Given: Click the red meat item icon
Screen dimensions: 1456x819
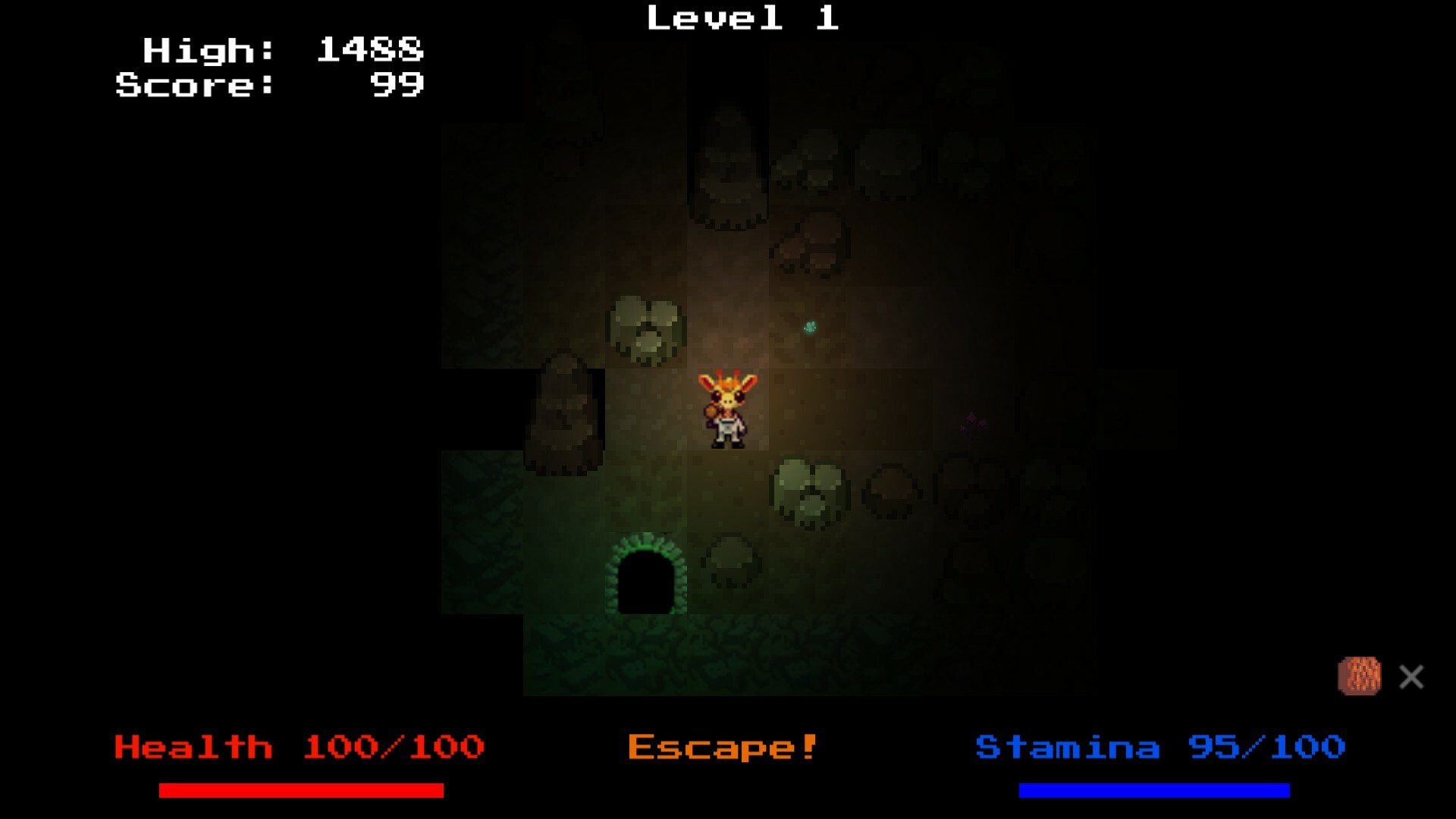Looking at the screenshot, I should (1360, 674).
